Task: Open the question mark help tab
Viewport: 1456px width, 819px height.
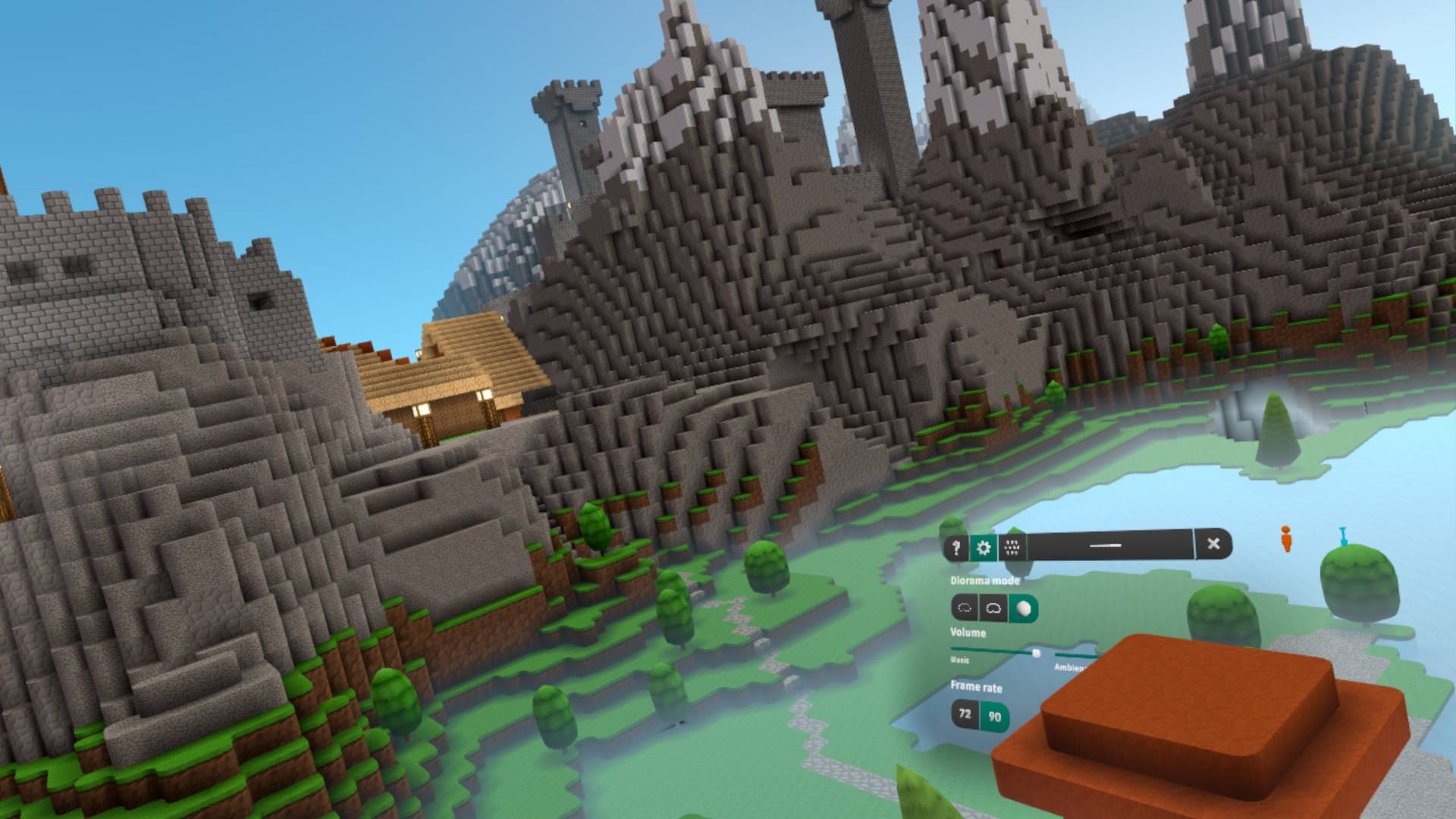Action: point(956,548)
